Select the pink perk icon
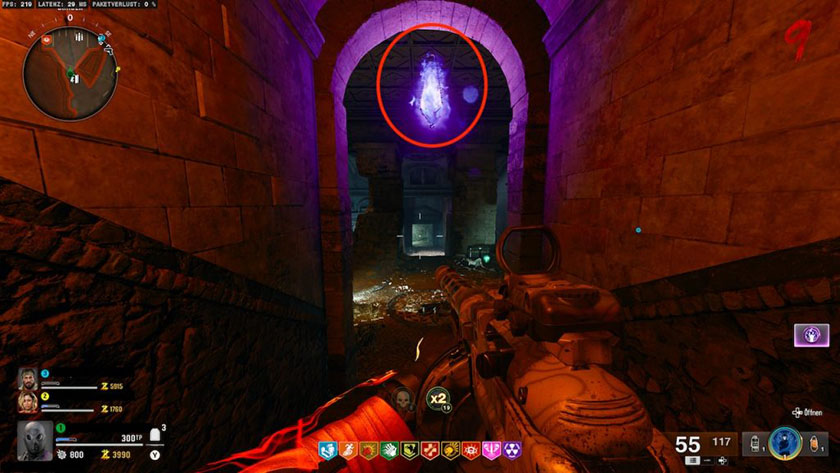 click(x=492, y=451)
